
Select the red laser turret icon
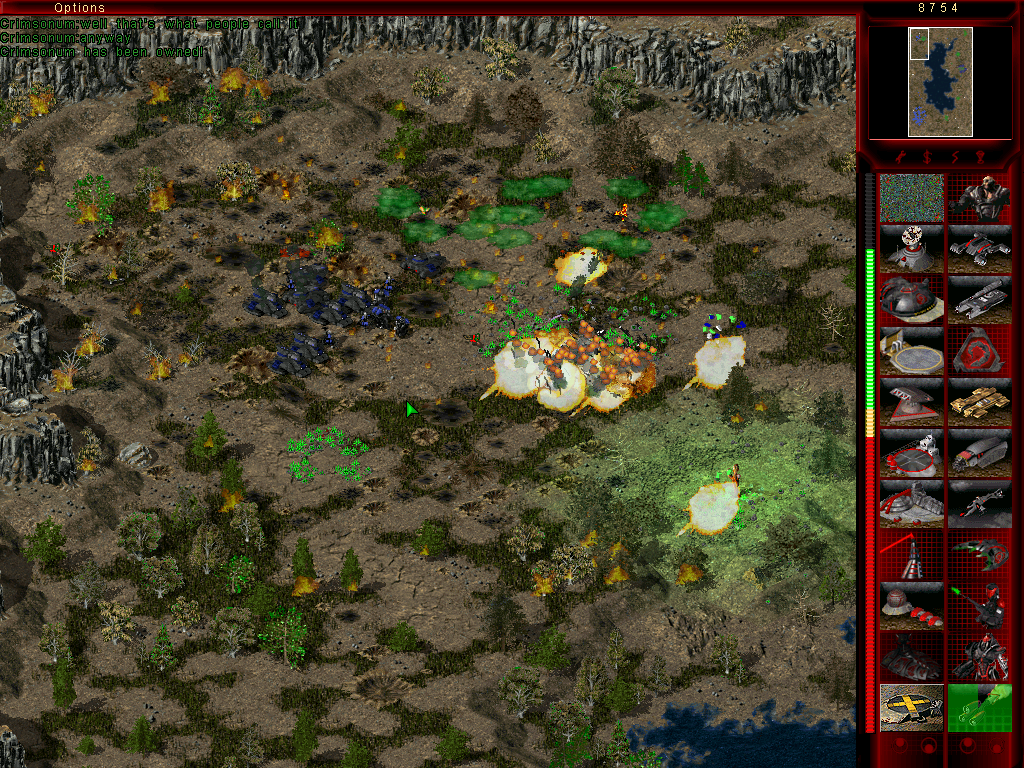point(912,554)
